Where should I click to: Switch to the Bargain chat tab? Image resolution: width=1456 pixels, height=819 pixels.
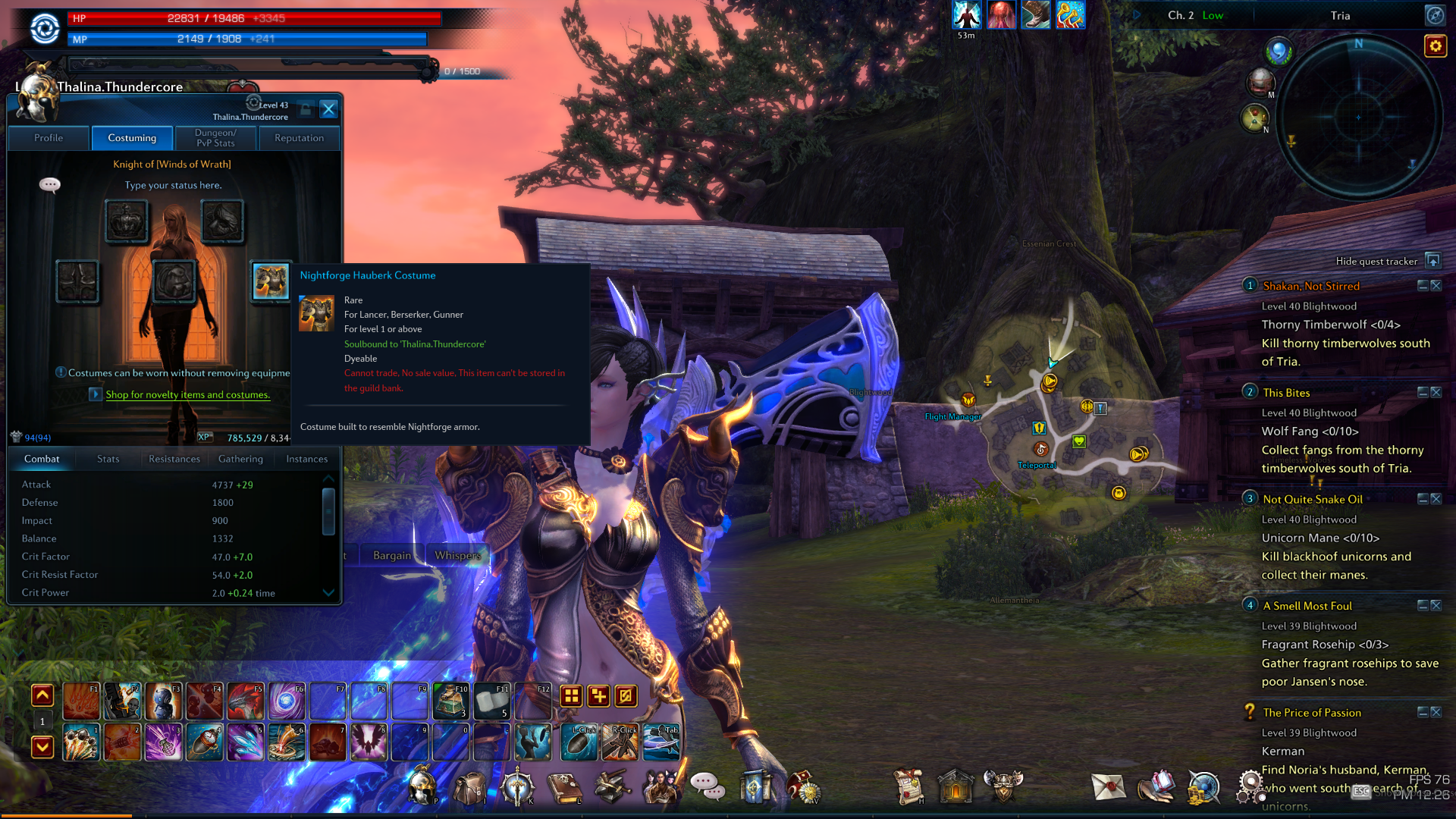[x=392, y=555]
